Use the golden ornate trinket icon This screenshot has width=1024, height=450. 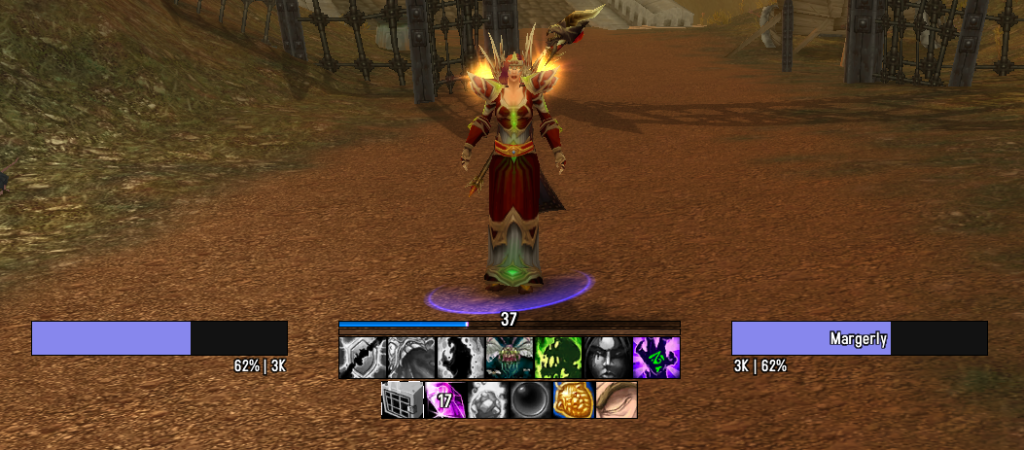click(x=574, y=400)
